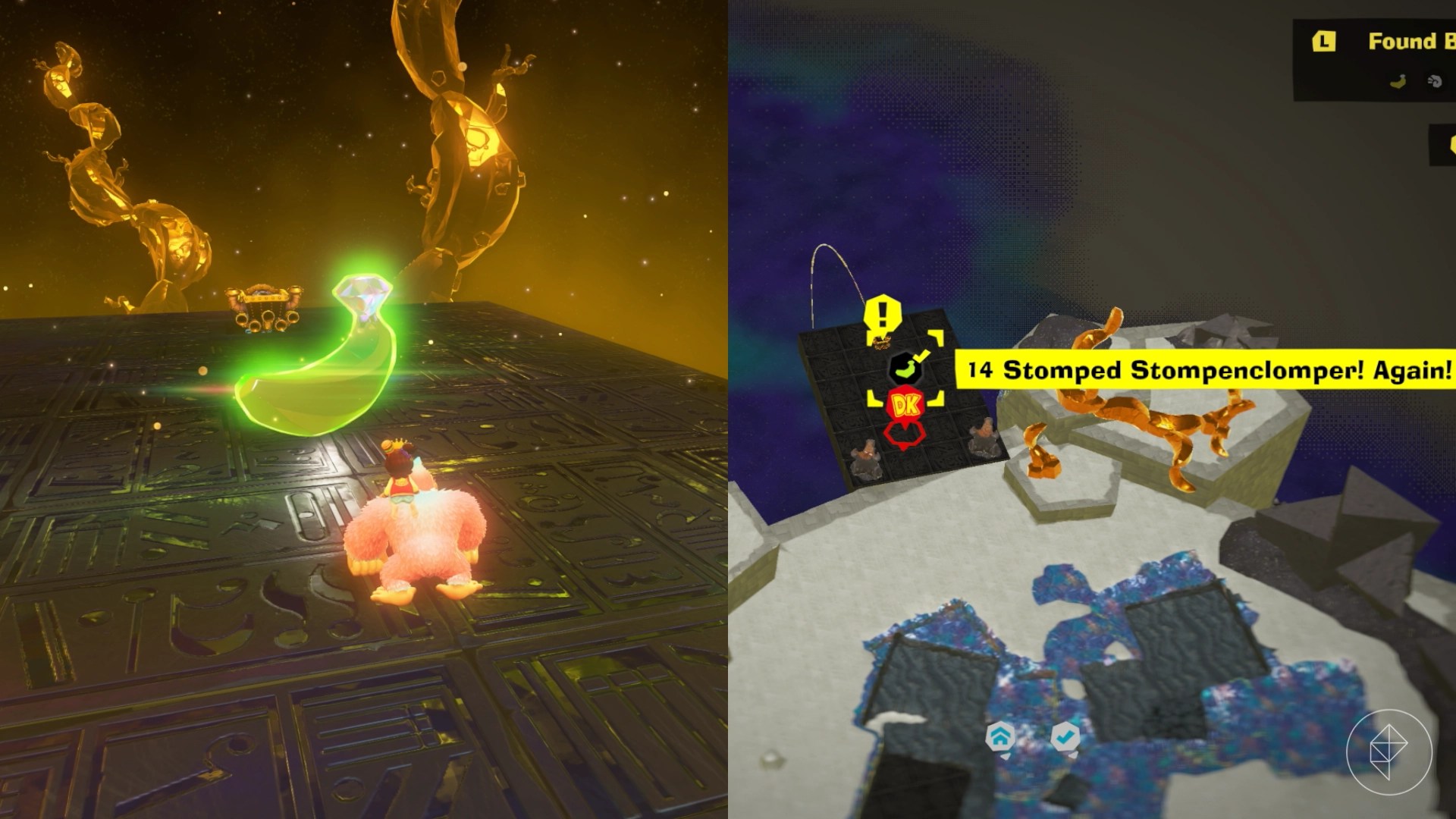Select the blue house warp point marker
Viewport: 1456px width, 819px height.
coord(1000,736)
